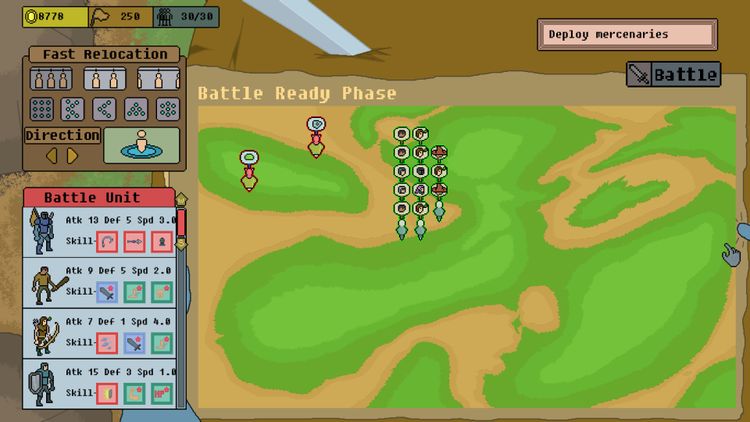Select the shield-bearing soldier unit
Viewport: 750px width, 422px height.
pos(42,385)
